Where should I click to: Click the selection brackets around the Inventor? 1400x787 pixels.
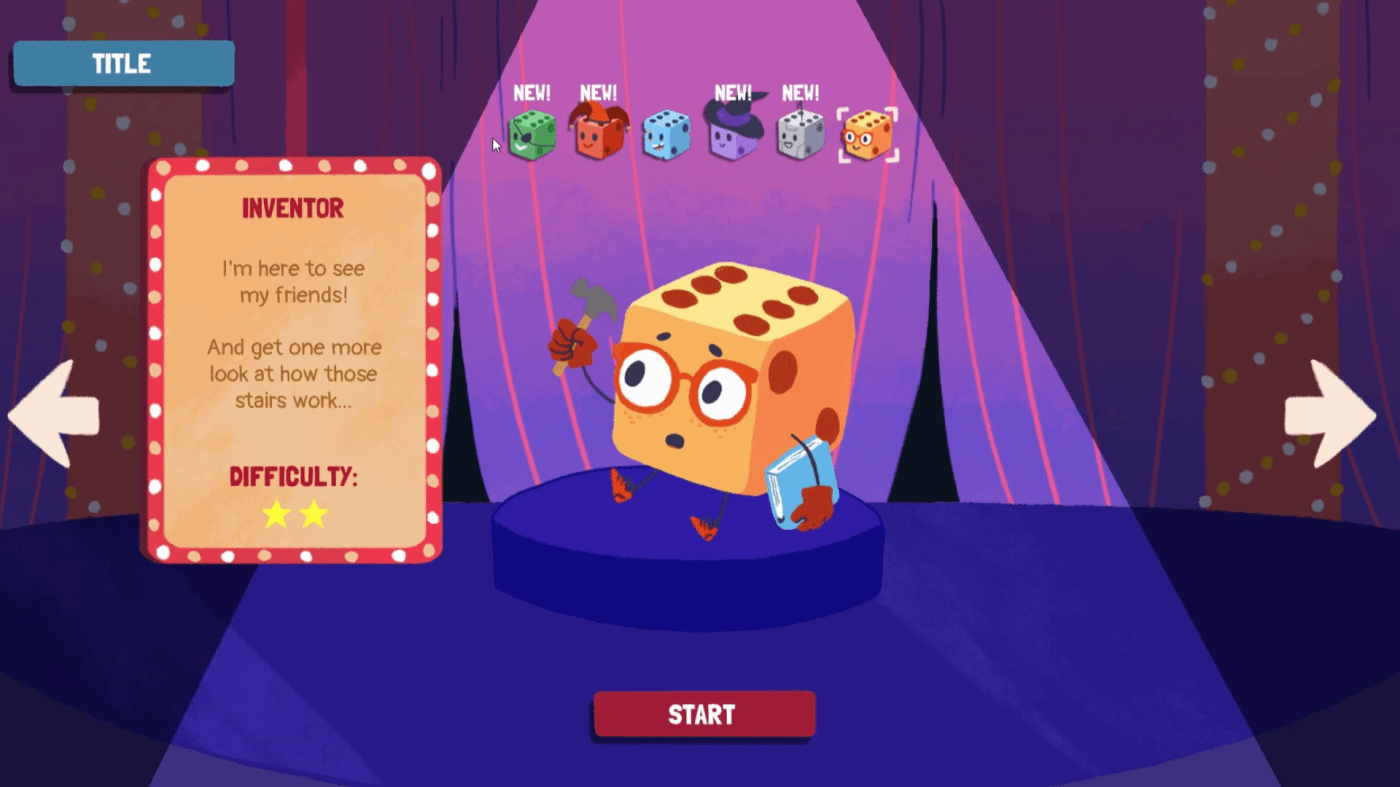pos(867,135)
